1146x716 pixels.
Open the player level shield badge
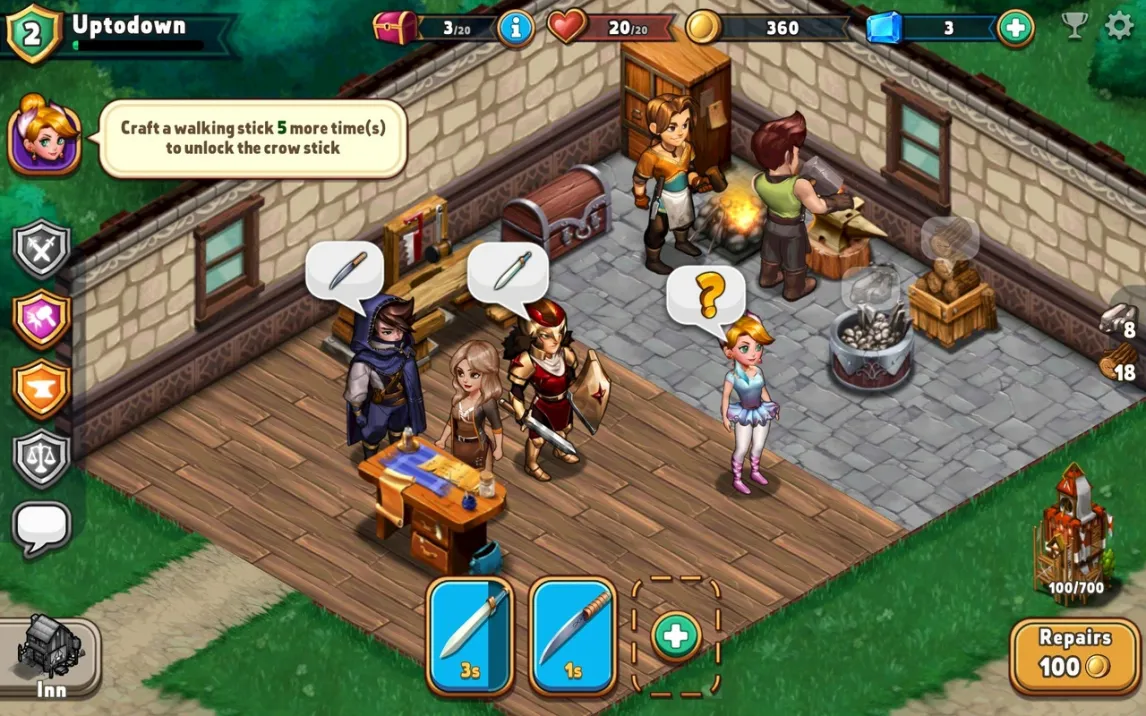tap(33, 31)
